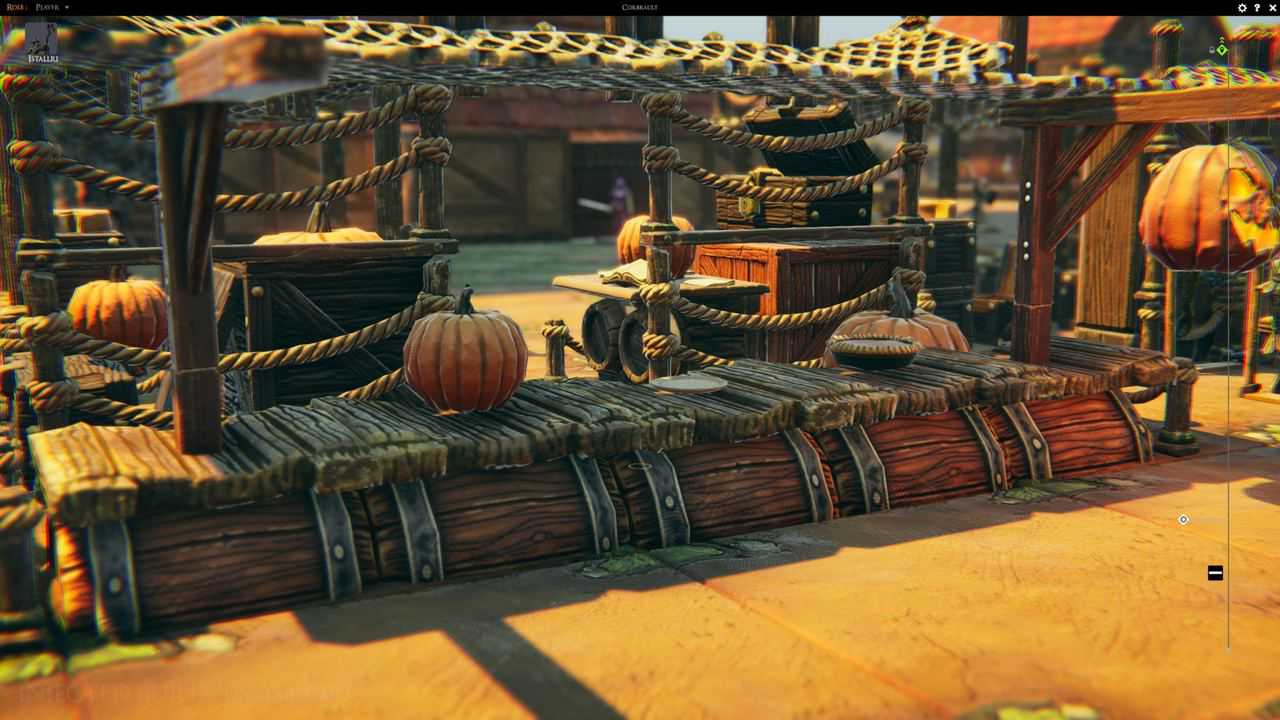This screenshot has height=720, width=1280.
Task: Toggle the lock icon beside the green marker
Action: click(x=1212, y=49)
